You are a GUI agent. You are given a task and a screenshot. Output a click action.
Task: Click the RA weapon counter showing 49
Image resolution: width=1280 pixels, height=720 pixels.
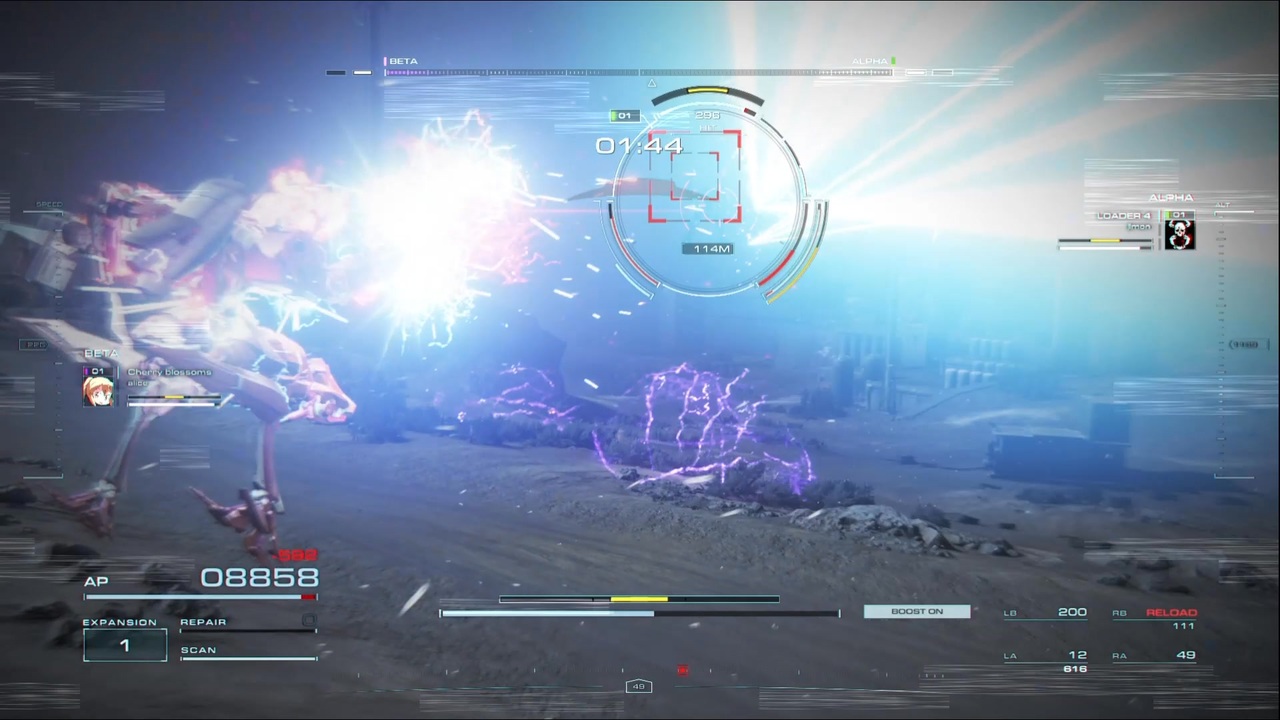pos(1186,654)
